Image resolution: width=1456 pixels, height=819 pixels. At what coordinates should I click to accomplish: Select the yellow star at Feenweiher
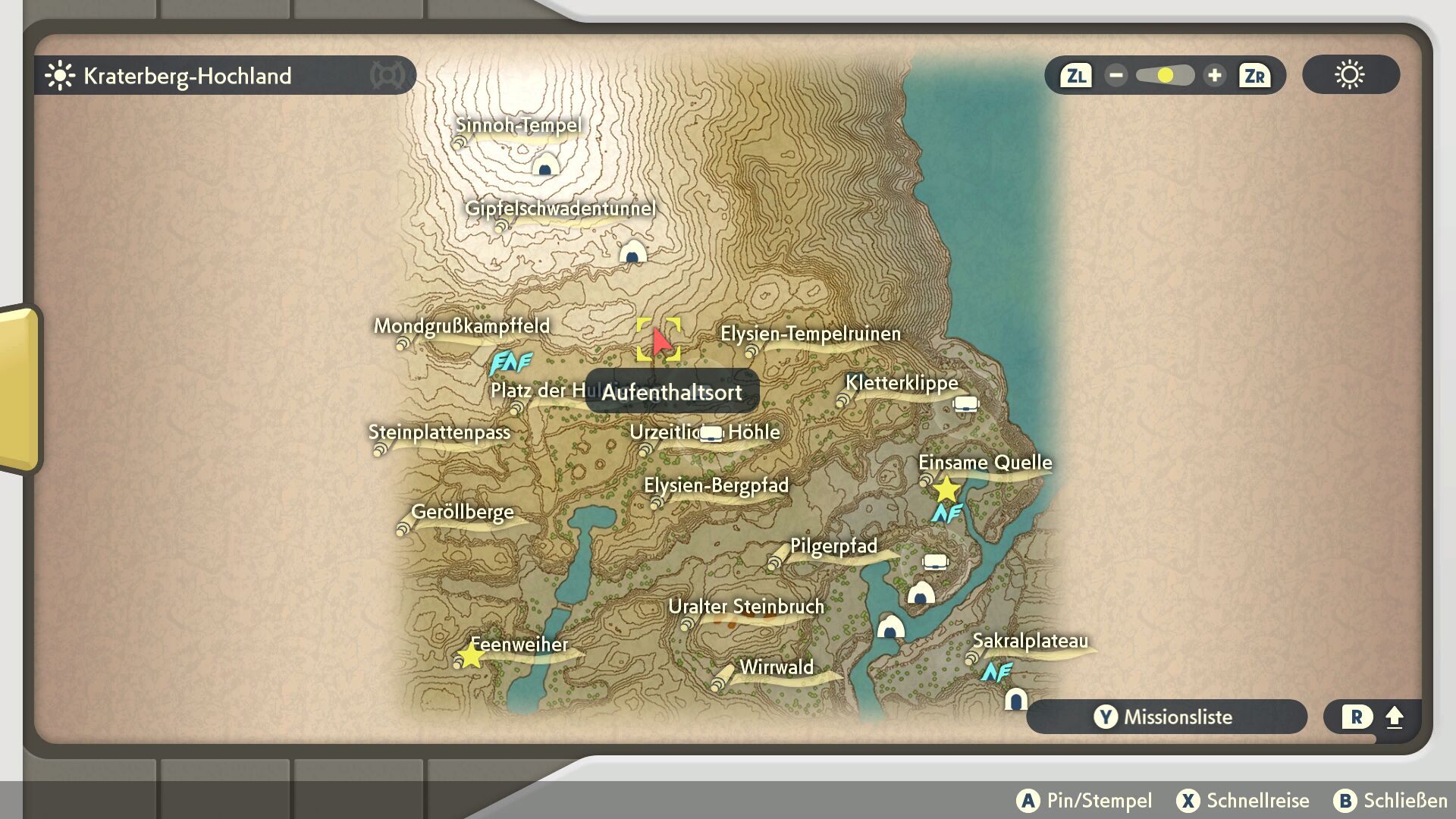coord(471,655)
